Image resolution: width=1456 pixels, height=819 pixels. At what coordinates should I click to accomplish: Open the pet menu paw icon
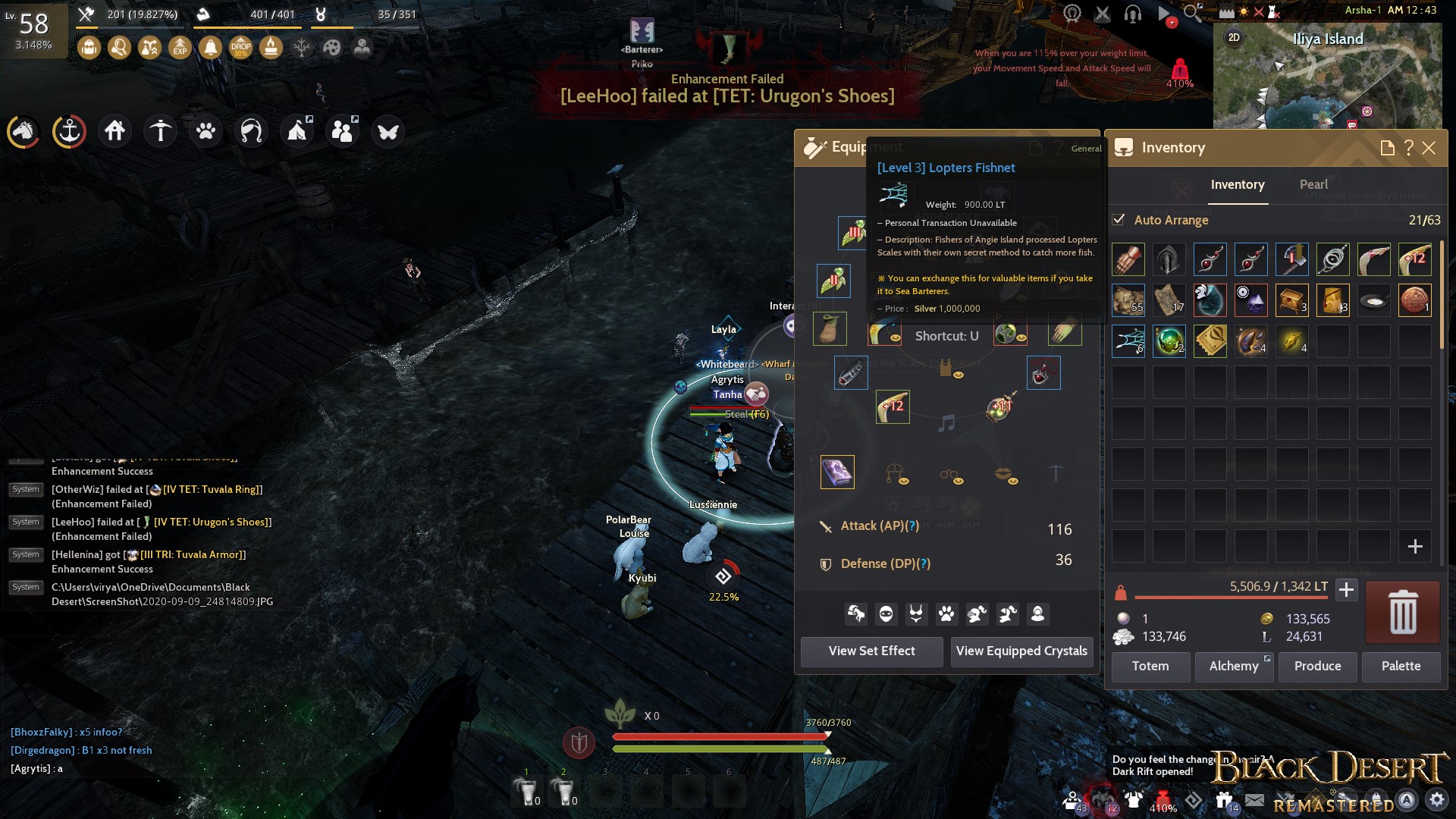(206, 130)
